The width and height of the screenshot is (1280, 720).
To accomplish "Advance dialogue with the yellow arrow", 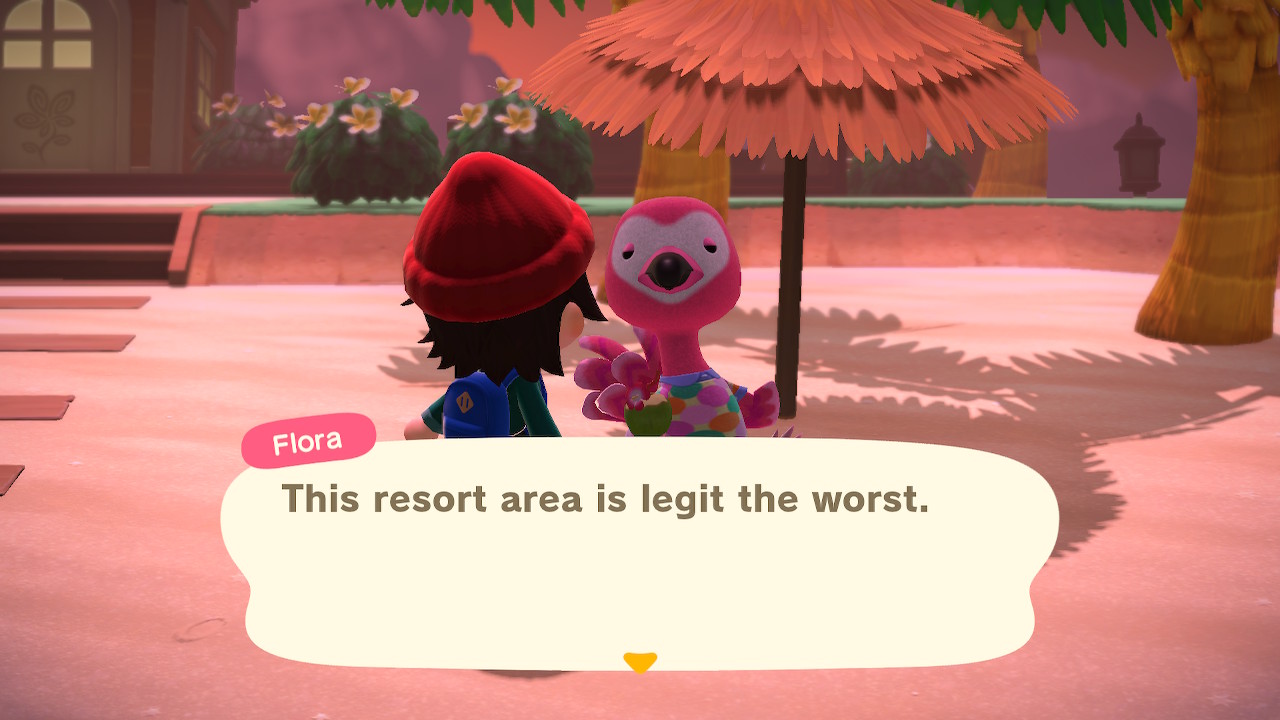I will coord(639,662).
